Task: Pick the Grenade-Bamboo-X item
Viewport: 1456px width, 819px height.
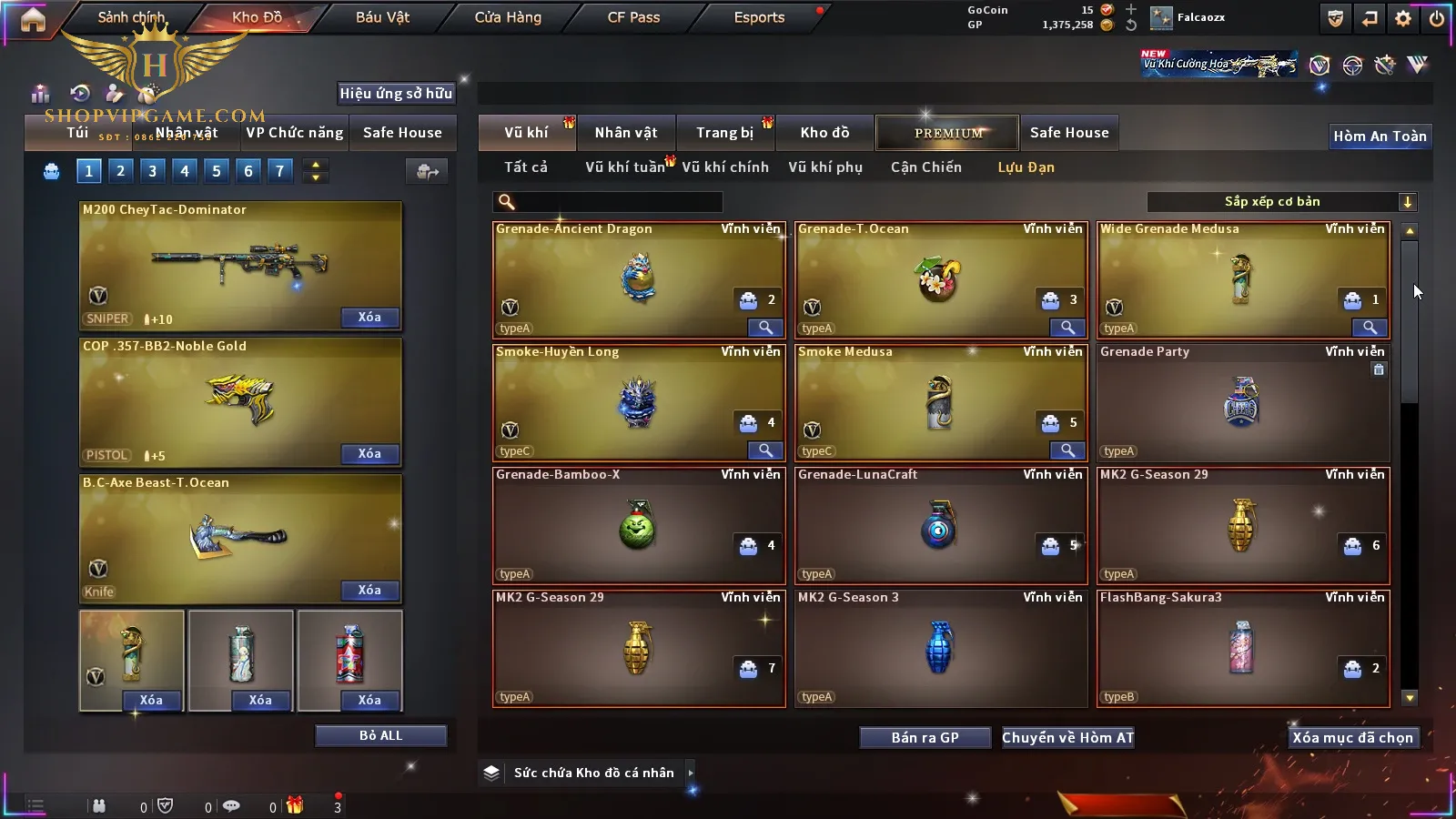Action: coord(638,526)
